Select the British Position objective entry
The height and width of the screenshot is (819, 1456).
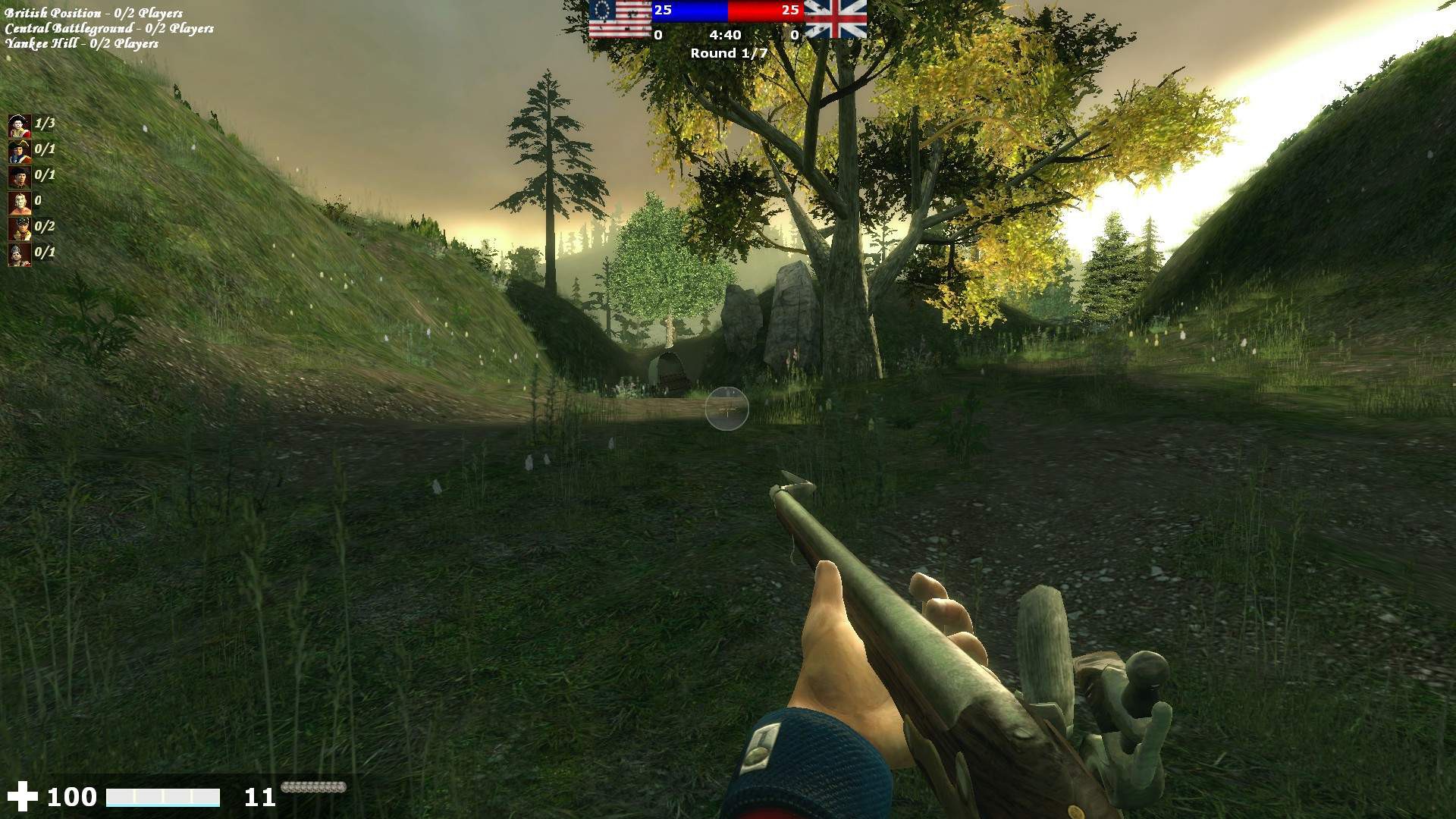tap(93, 13)
